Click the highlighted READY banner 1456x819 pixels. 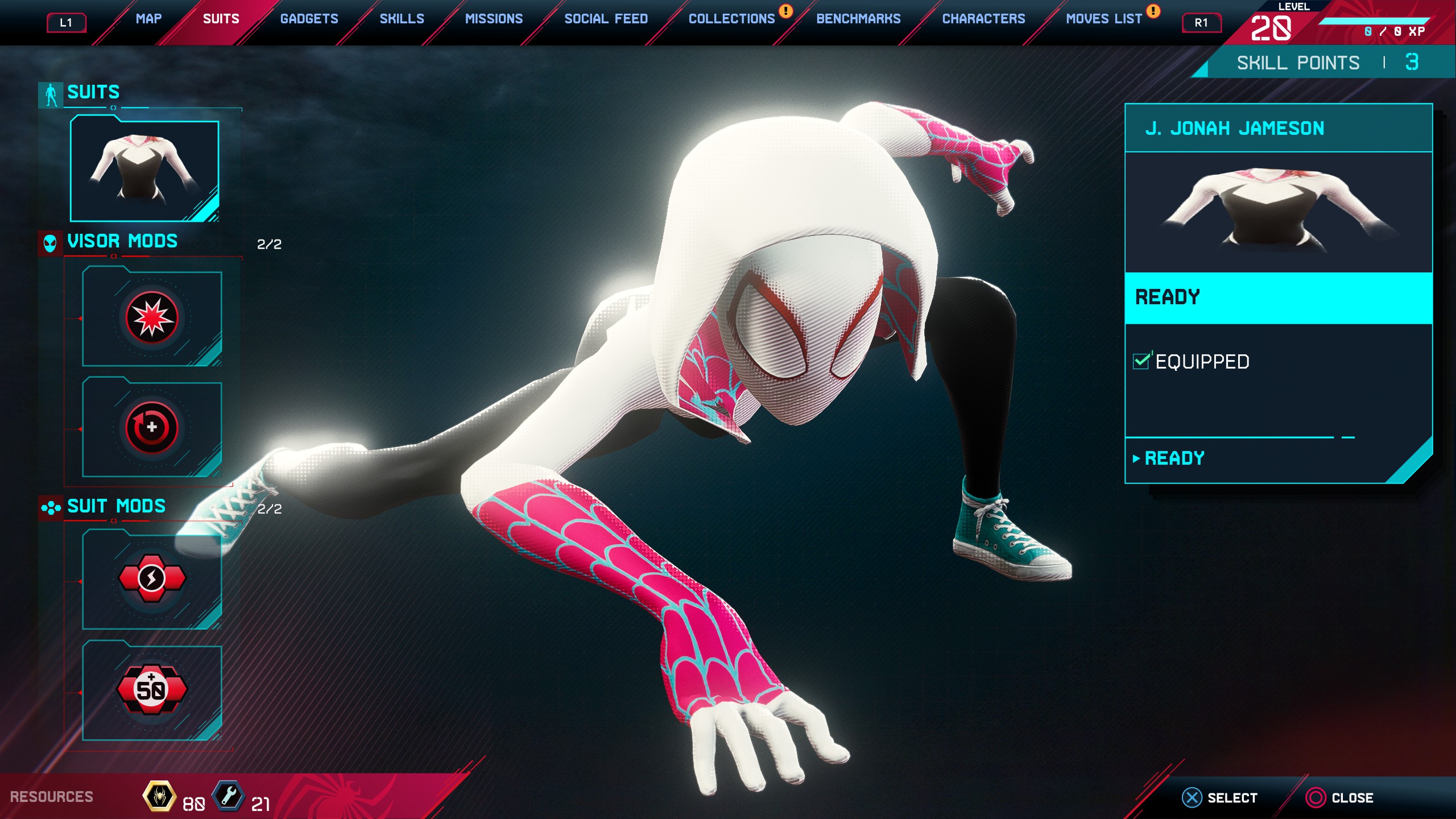[x=1278, y=297]
